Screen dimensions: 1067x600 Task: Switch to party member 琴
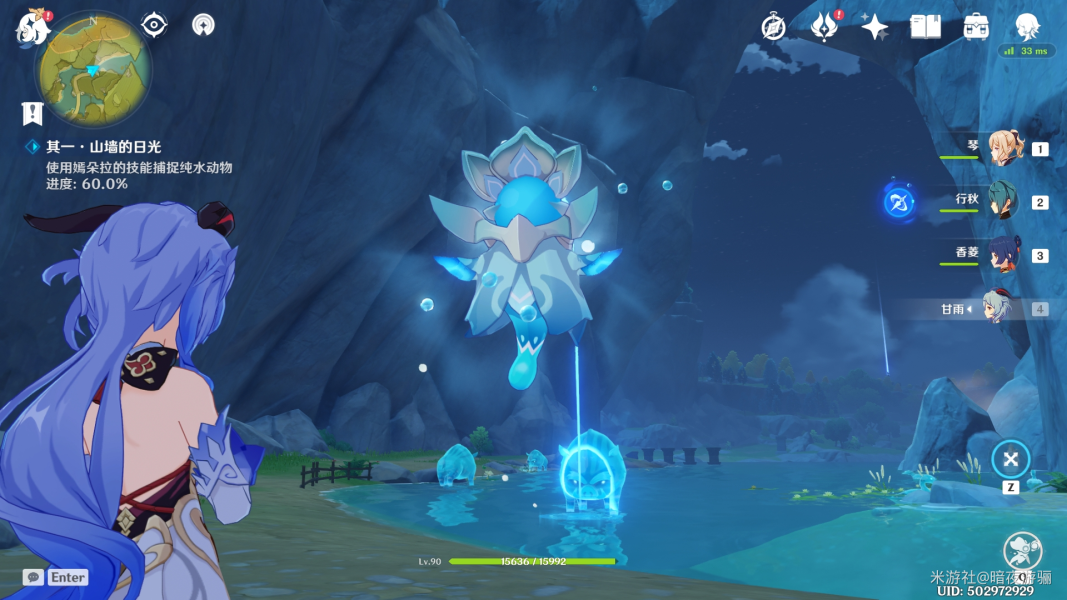(x=1001, y=148)
